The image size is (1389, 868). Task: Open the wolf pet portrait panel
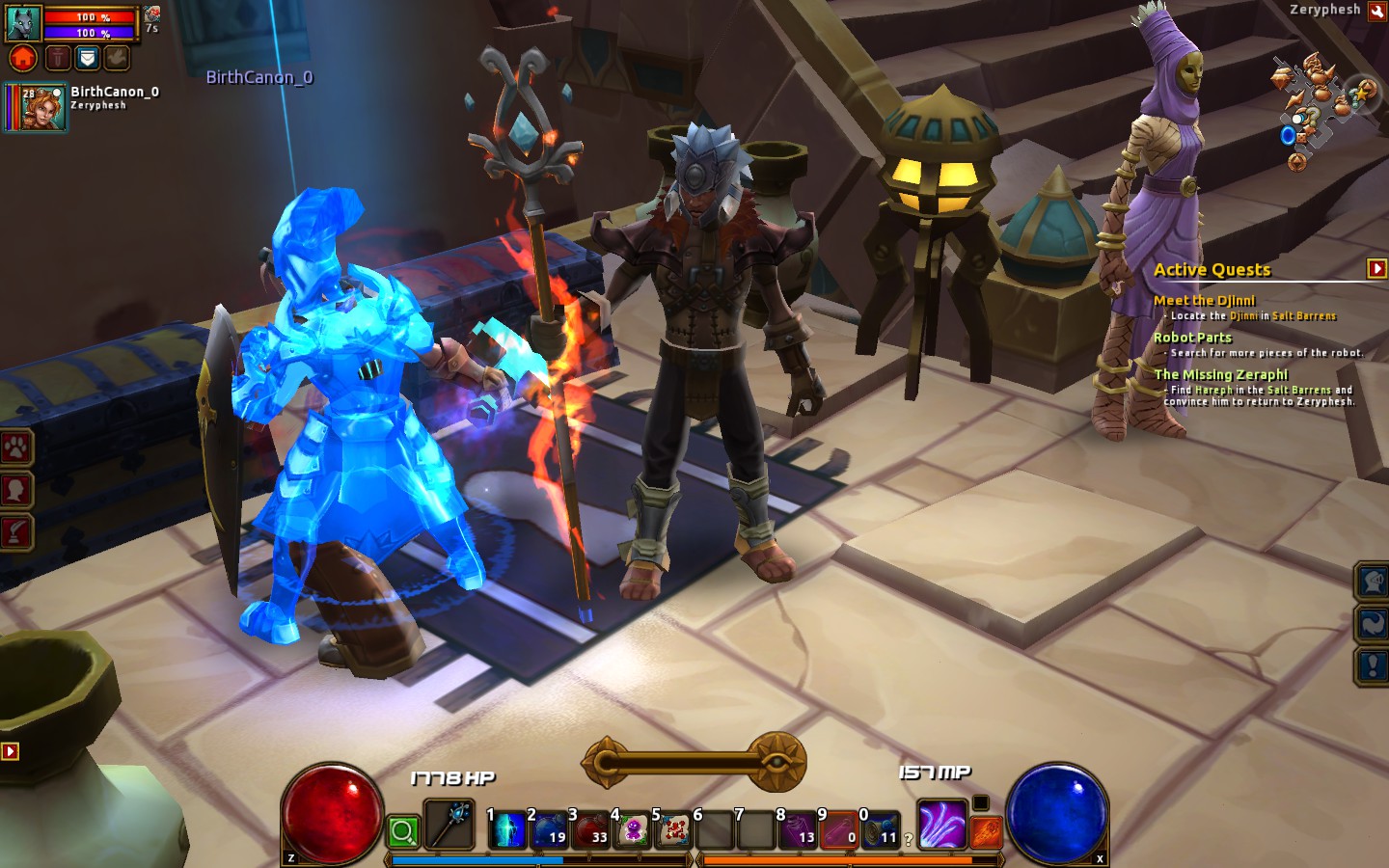point(23,22)
